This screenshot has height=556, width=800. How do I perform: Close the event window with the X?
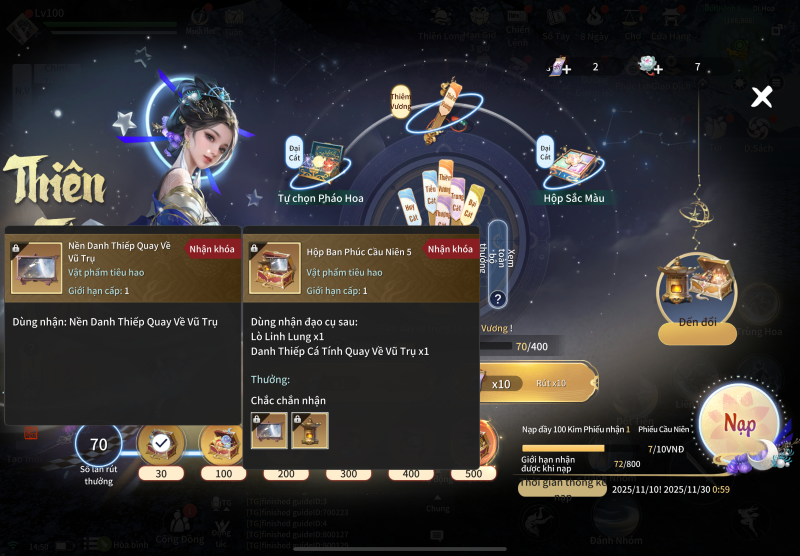coord(762,96)
